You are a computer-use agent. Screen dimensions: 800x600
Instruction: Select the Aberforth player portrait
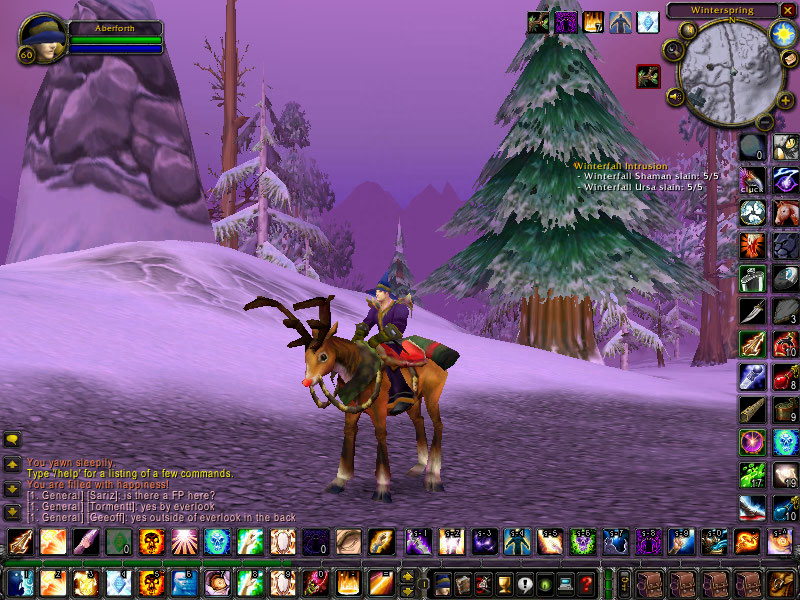pos(43,38)
